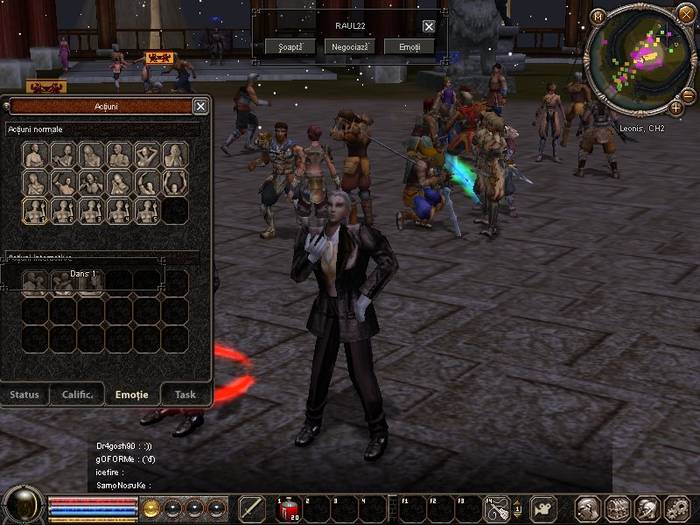The height and width of the screenshot is (525, 700).
Task: Select the sword attack slot in the hotbar
Action: (x=252, y=509)
